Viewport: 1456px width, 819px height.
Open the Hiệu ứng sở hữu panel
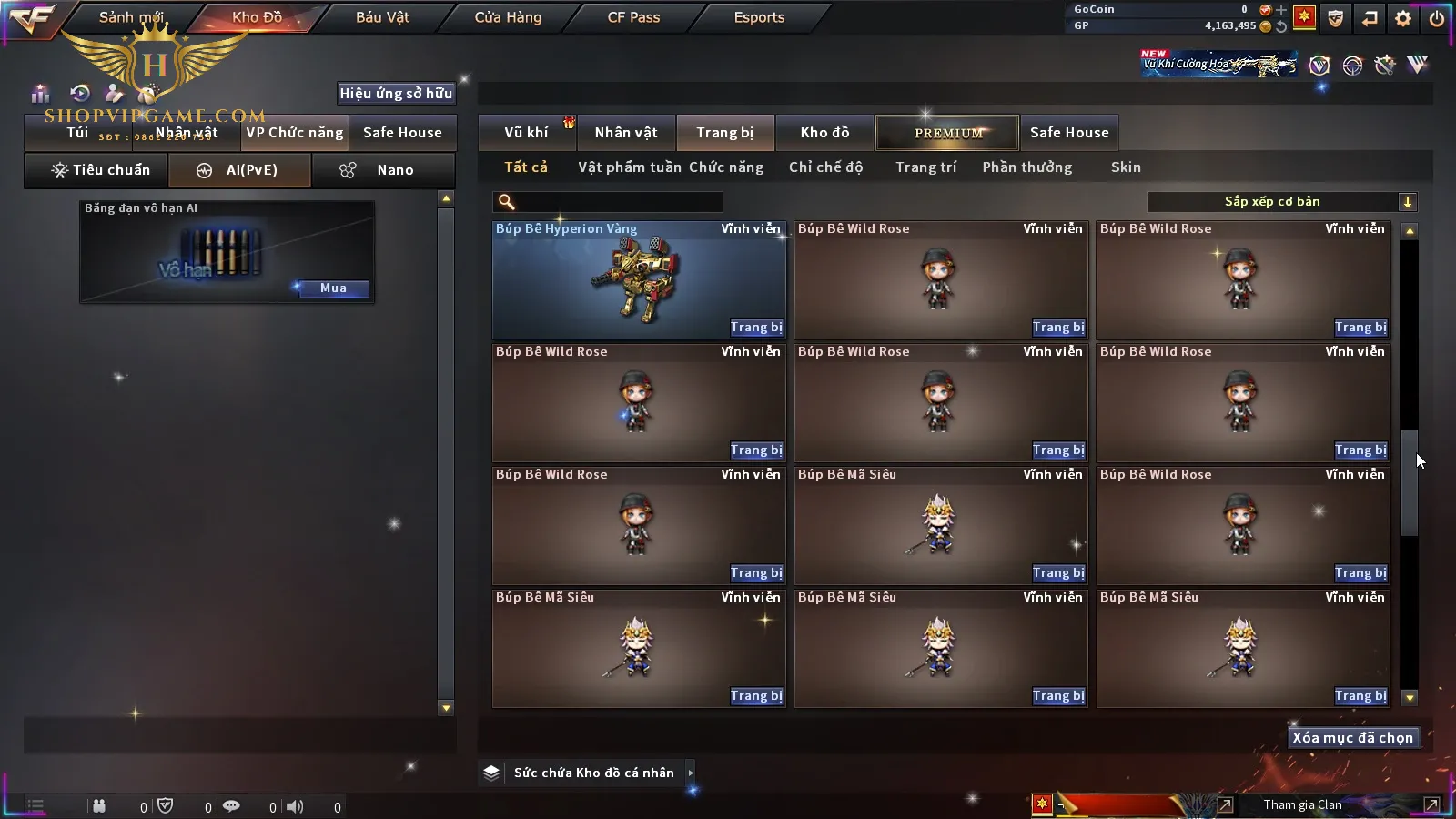click(395, 93)
